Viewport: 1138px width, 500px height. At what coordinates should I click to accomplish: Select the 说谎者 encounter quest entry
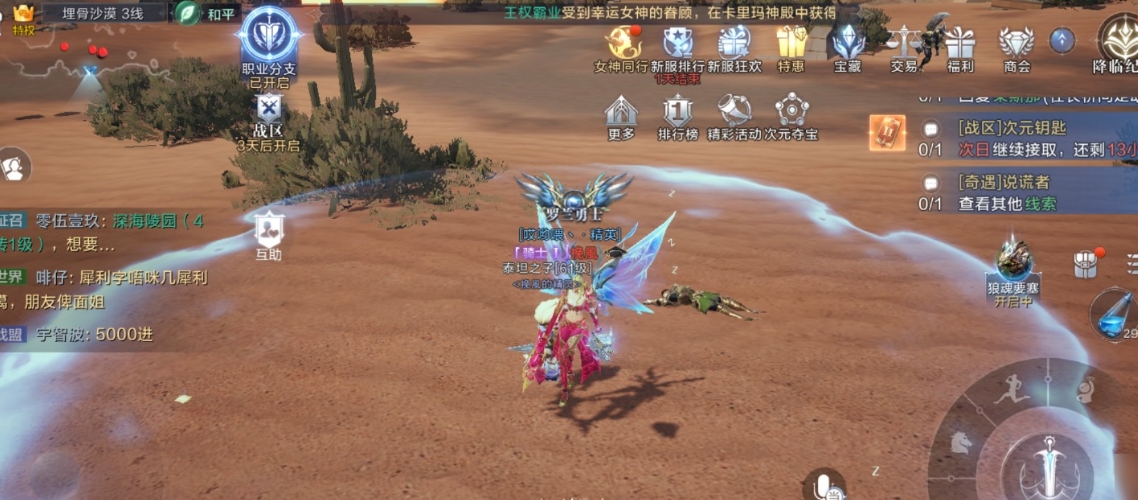point(1010,192)
